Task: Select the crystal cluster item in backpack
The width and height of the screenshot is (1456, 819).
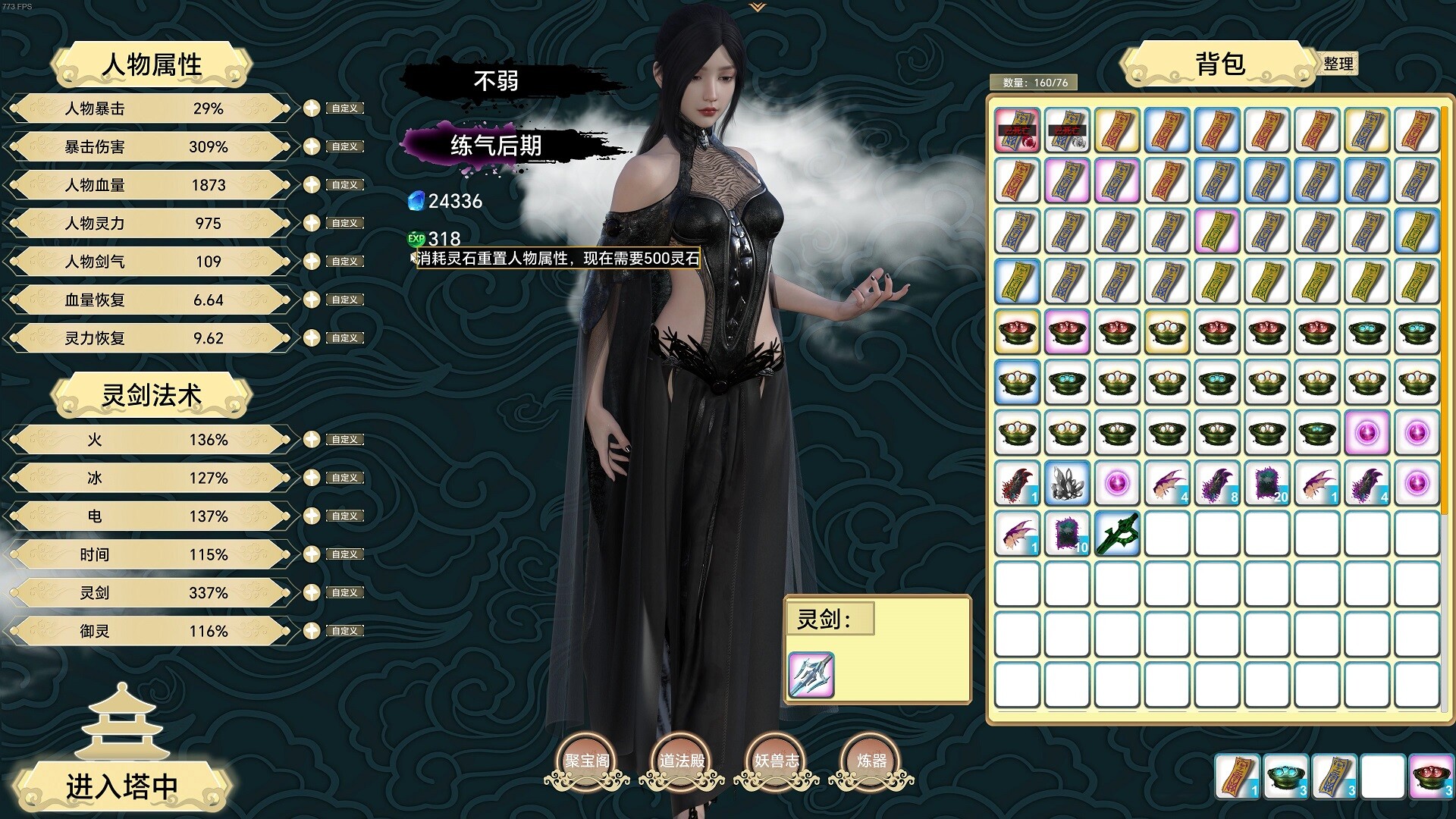Action: 1067,483
